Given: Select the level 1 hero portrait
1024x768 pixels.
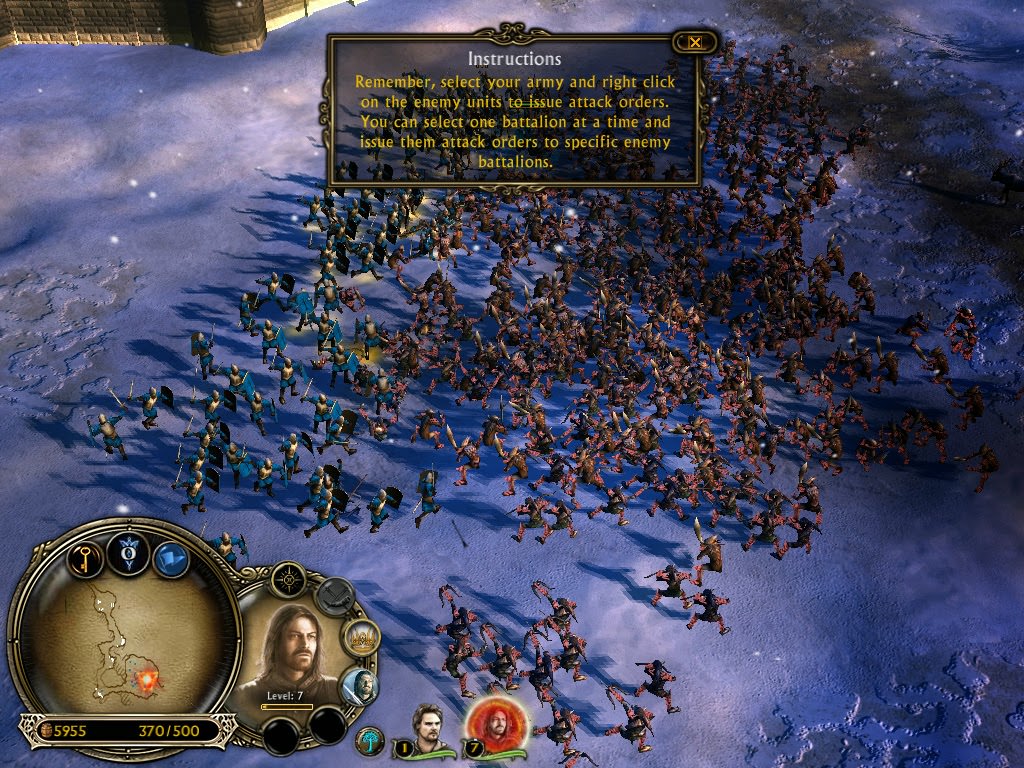Looking at the screenshot, I should coord(430,730).
